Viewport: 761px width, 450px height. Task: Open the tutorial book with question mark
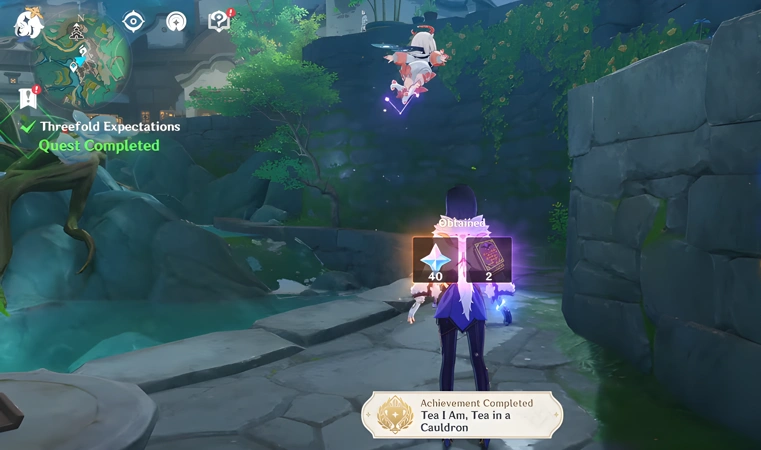tap(219, 21)
